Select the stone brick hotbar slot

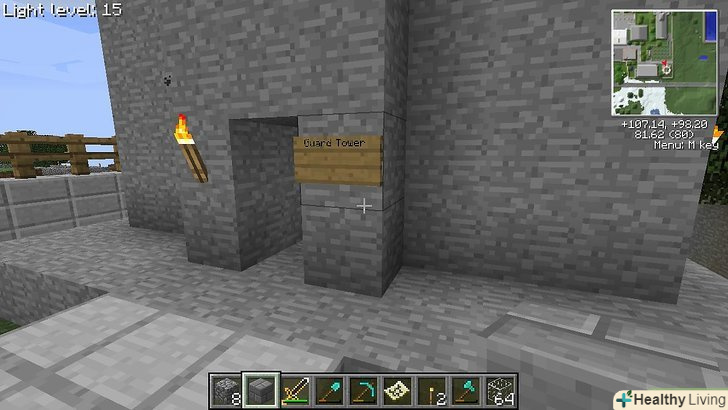click(262, 390)
